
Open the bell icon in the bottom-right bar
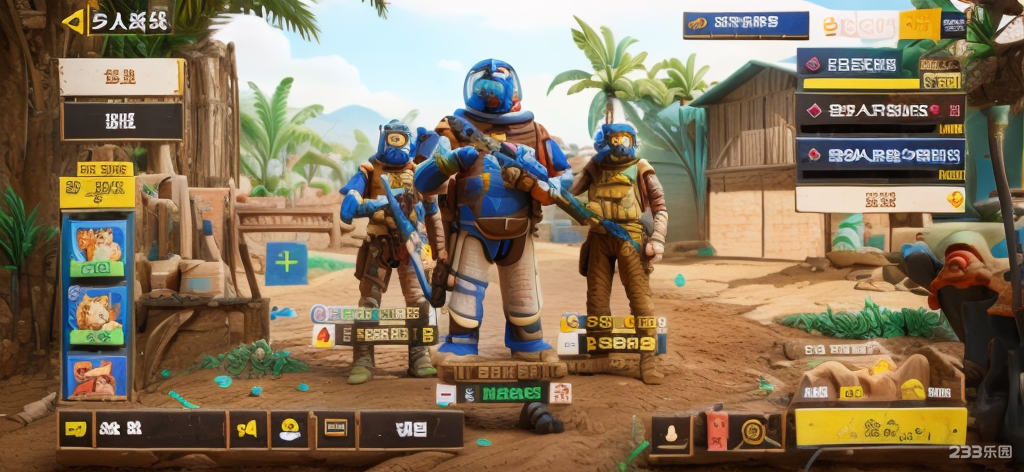671,432
